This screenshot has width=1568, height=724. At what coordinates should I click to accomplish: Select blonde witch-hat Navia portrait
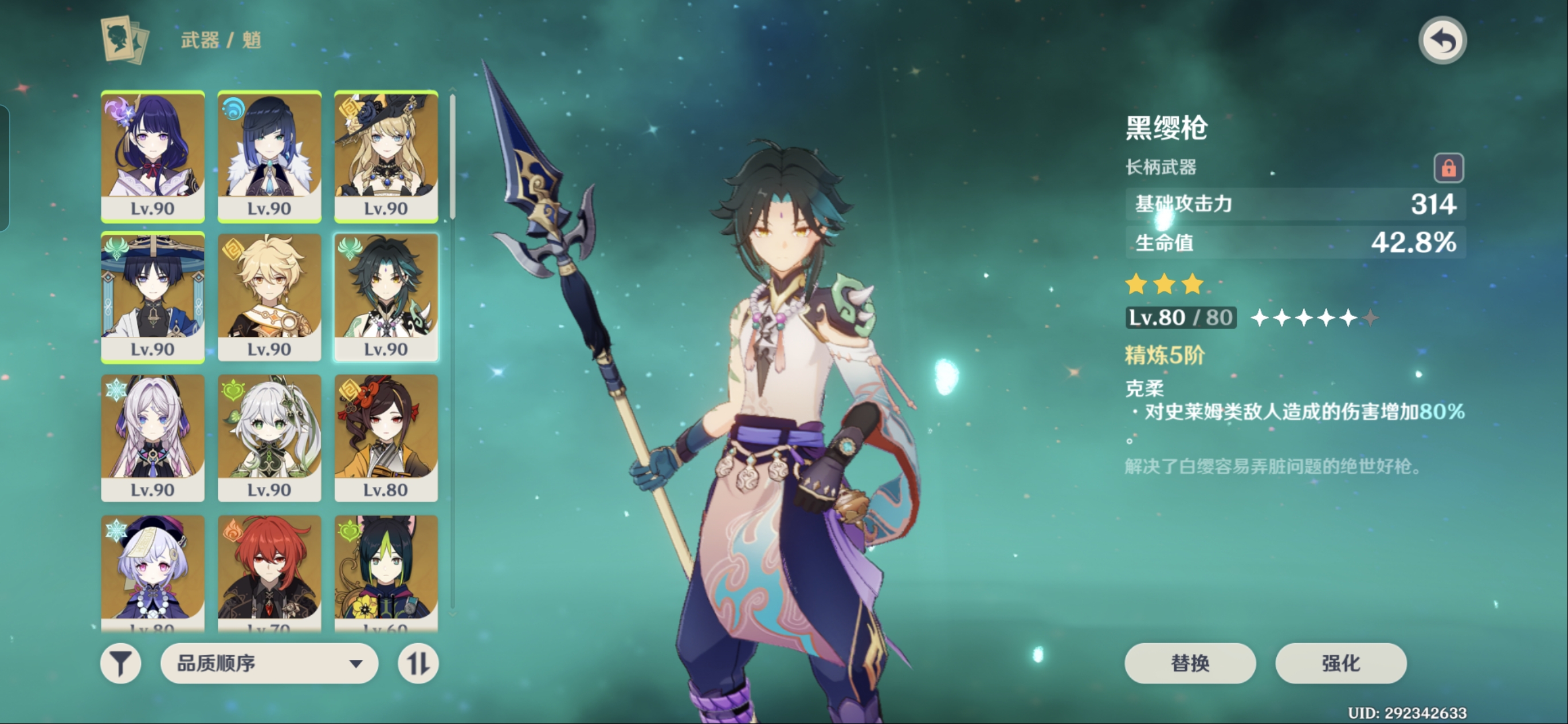point(386,156)
